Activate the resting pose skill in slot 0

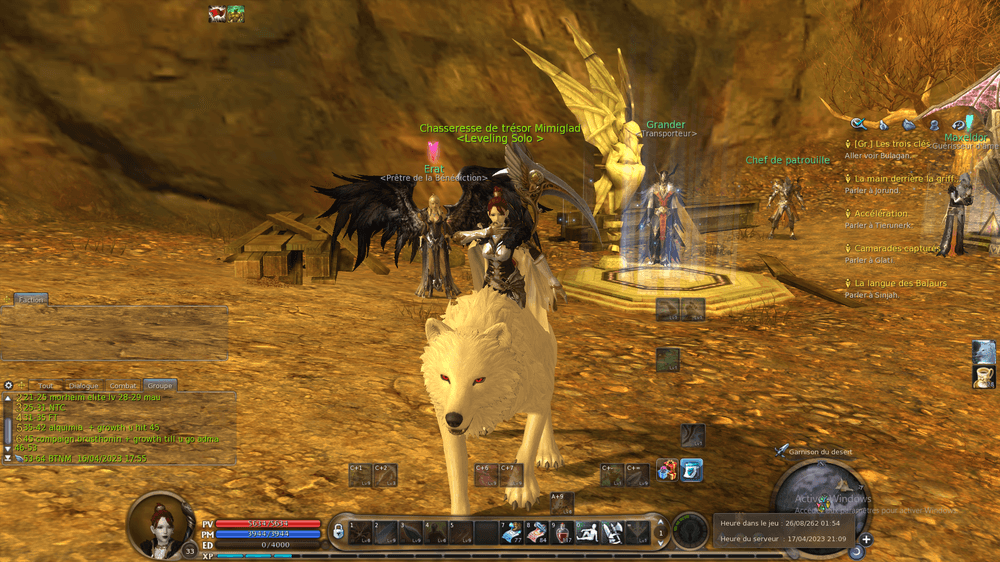587,532
